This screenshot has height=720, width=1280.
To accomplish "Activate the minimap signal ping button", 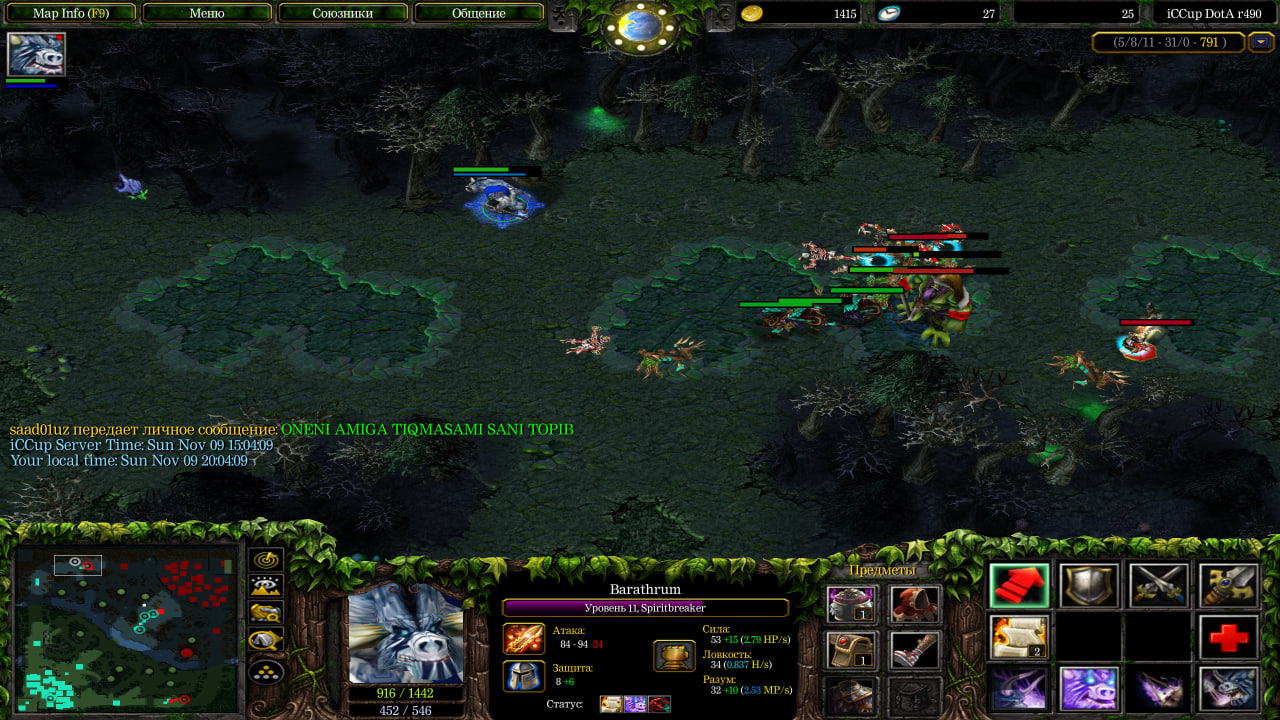I will point(266,561).
